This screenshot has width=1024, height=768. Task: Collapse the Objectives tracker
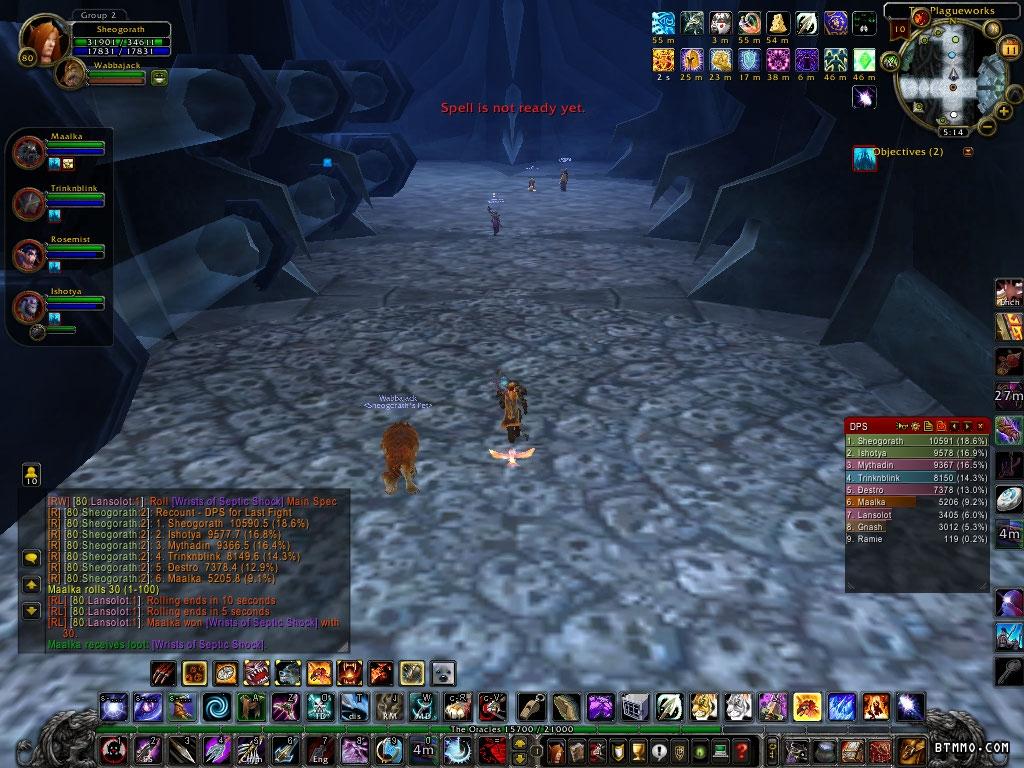point(967,152)
